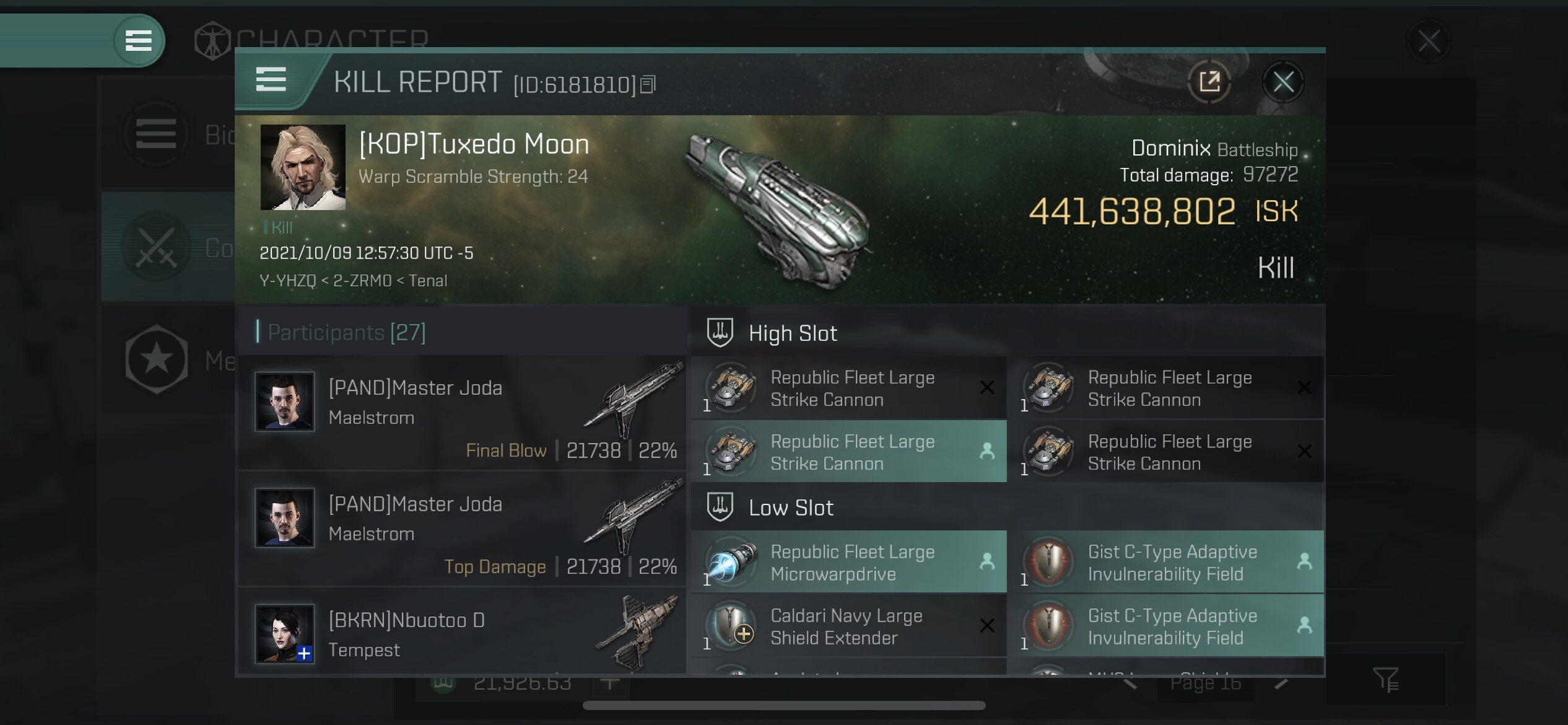Select Master Joda's Top Damage entry

462,529
